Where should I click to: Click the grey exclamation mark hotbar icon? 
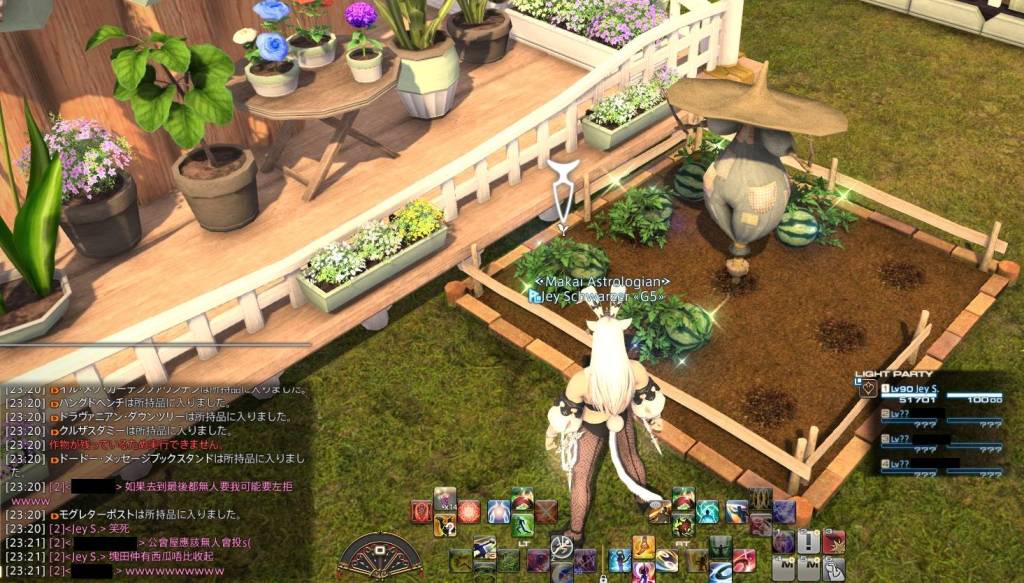click(x=809, y=542)
